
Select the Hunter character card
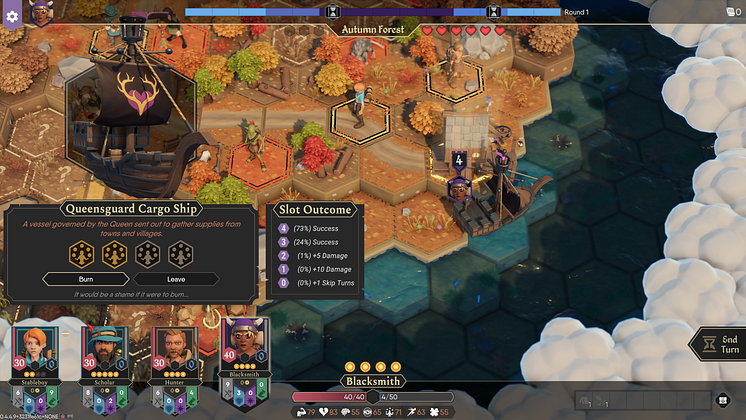coord(171,359)
